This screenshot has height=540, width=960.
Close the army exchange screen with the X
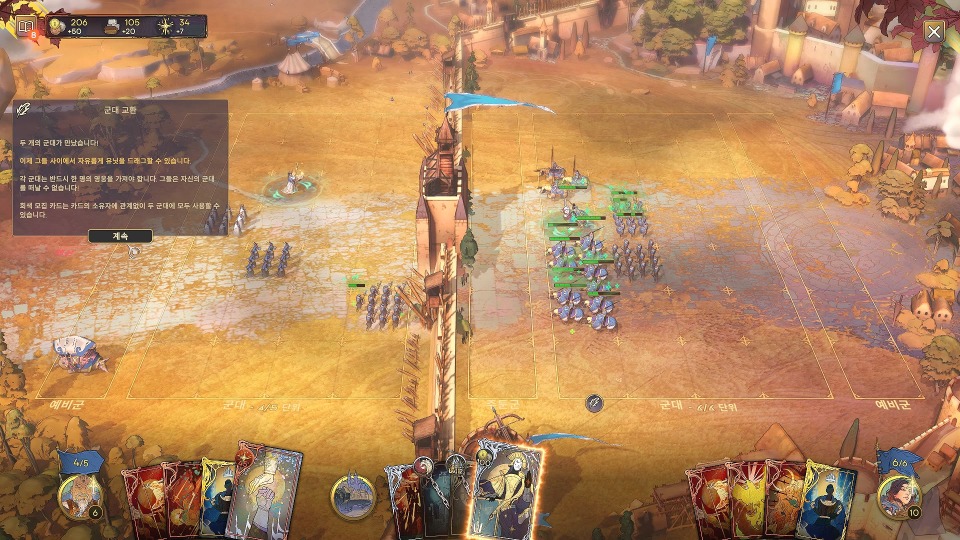pyautogui.click(x=934, y=32)
